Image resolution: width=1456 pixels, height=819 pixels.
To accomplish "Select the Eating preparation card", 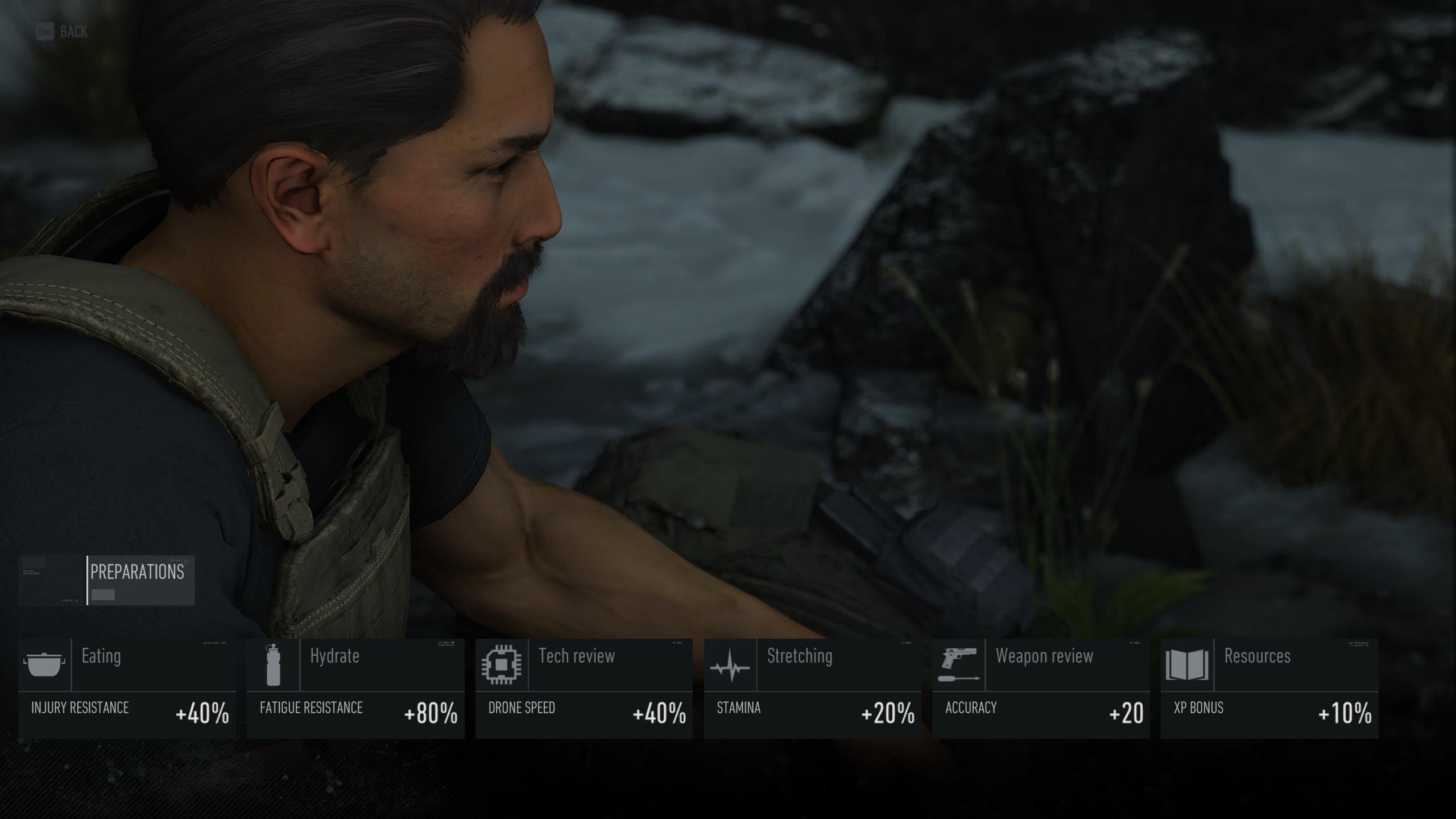I will pyautogui.click(x=127, y=688).
